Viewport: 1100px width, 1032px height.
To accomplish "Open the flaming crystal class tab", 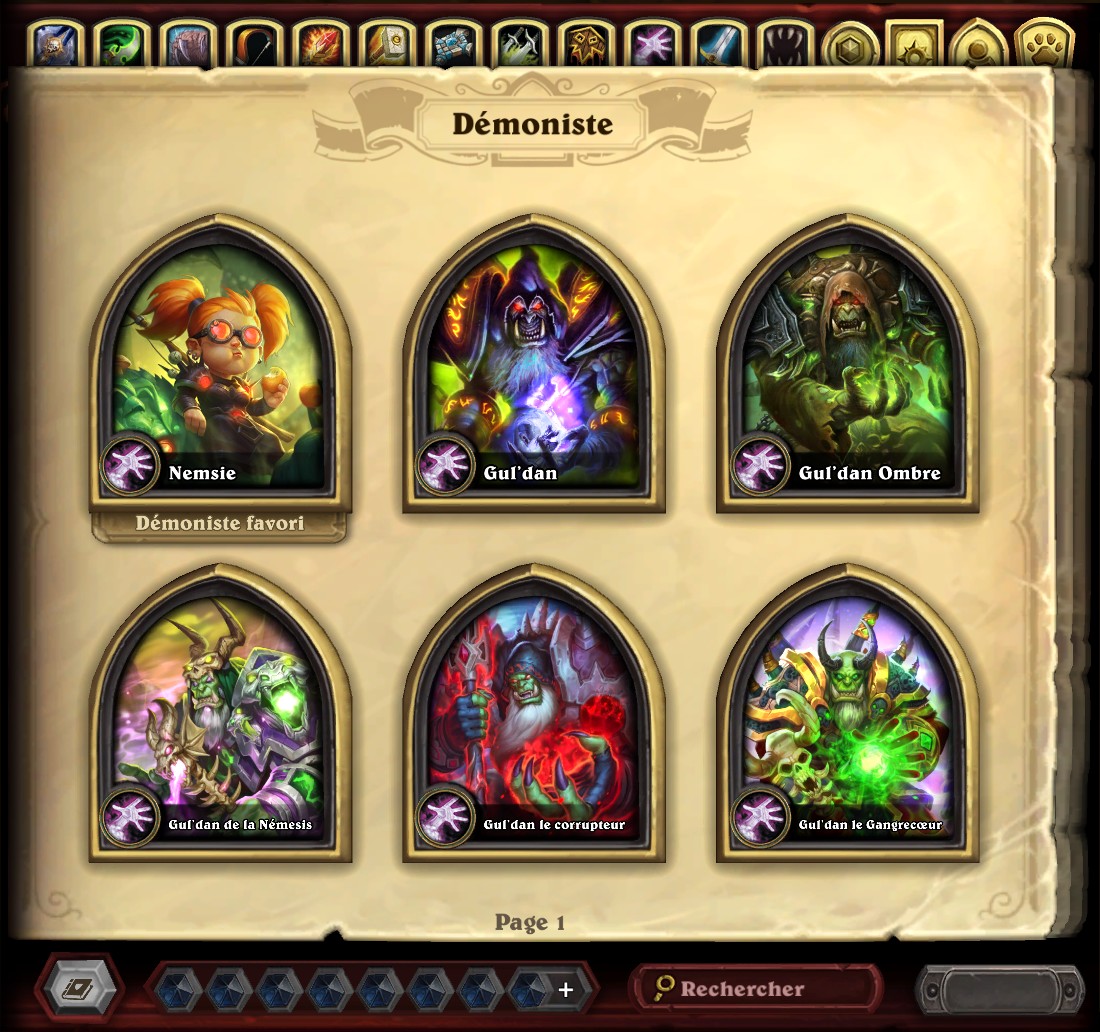I will [321, 45].
